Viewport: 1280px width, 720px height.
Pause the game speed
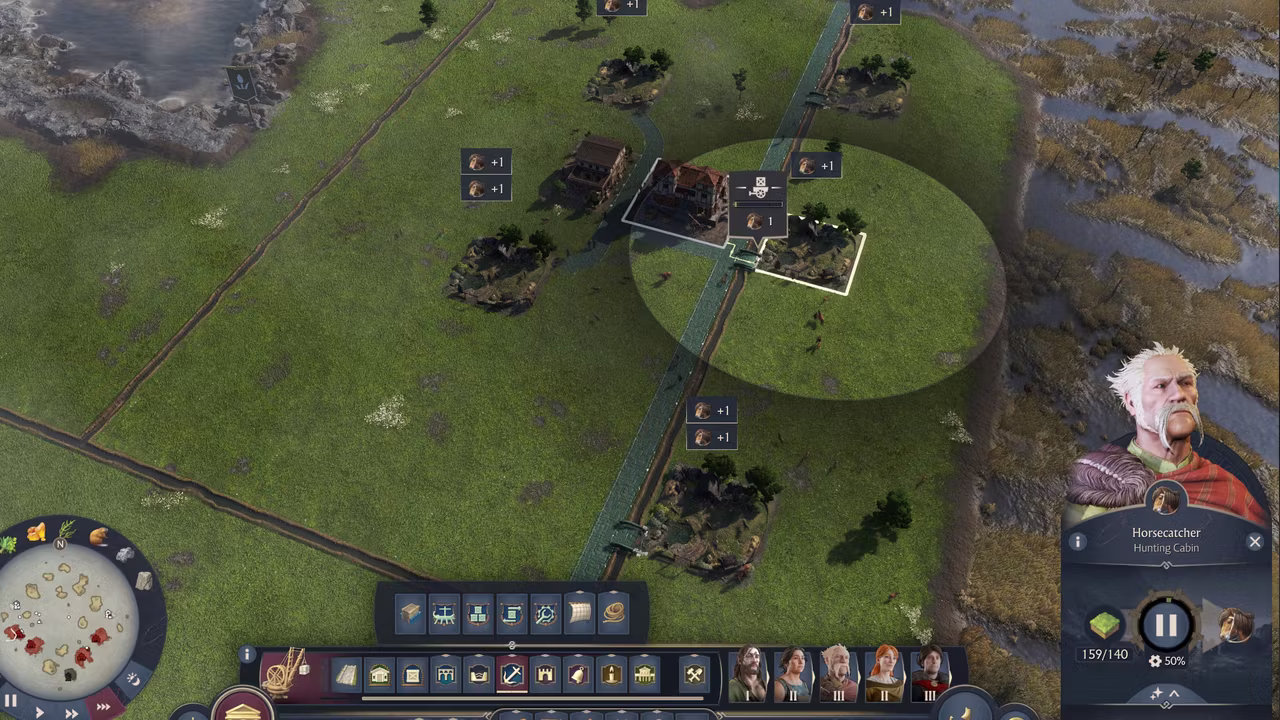pyautogui.click(x=12, y=701)
